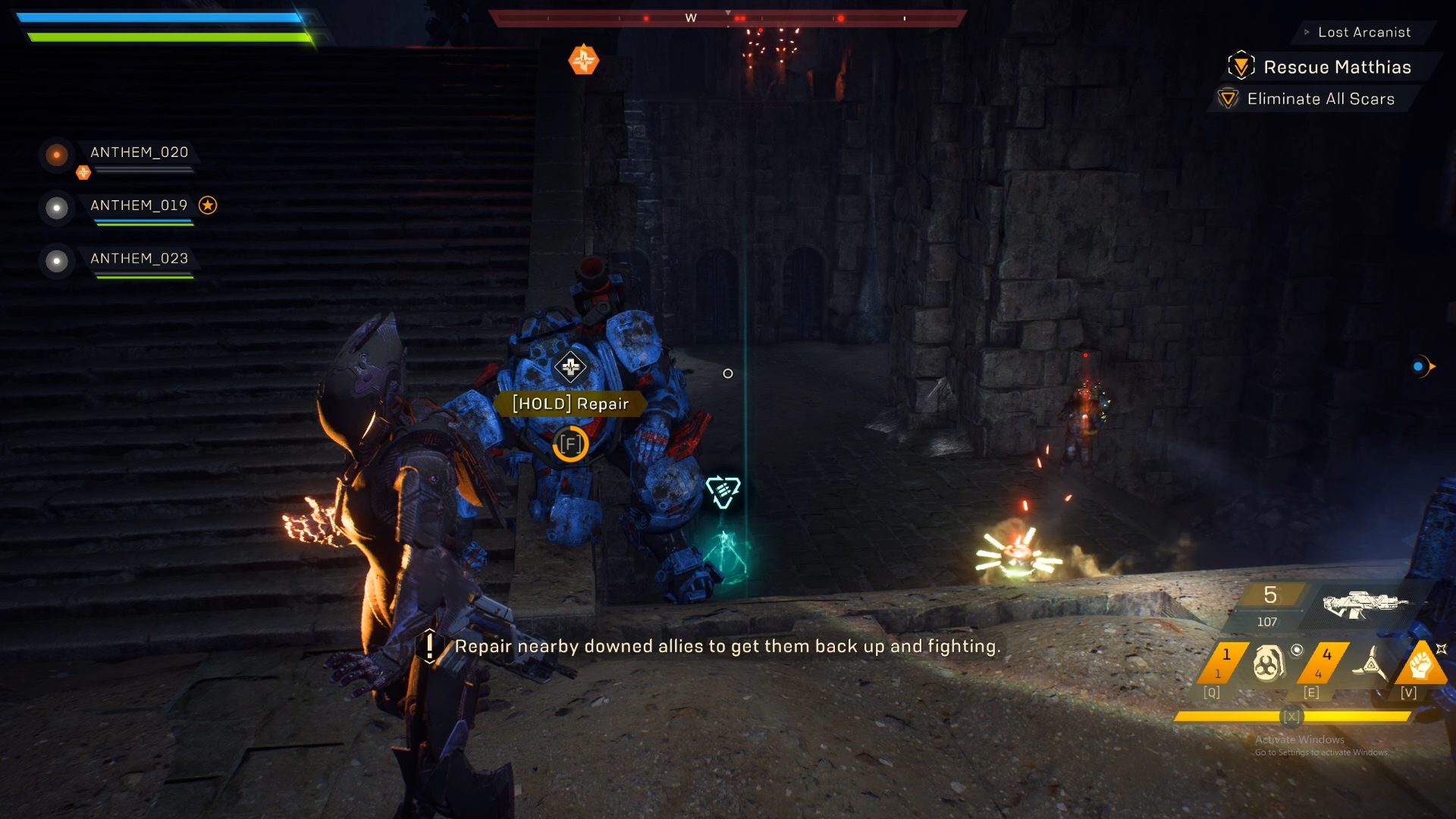Click the [HOLD] Repair prompt
1456x819 pixels.
click(x=570, y=403)
